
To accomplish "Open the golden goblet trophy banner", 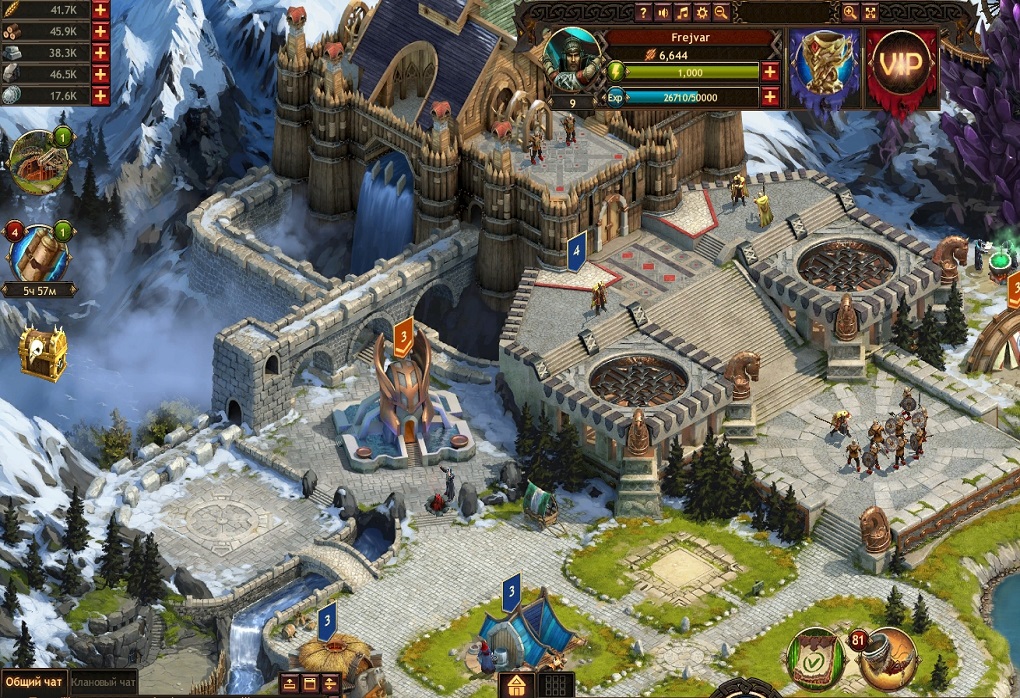I will (824, 63).
